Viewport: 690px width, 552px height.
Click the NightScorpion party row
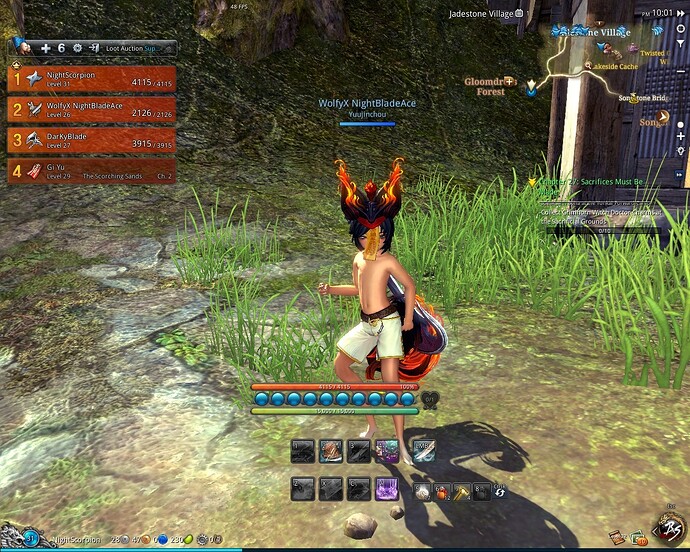(91, 79)
